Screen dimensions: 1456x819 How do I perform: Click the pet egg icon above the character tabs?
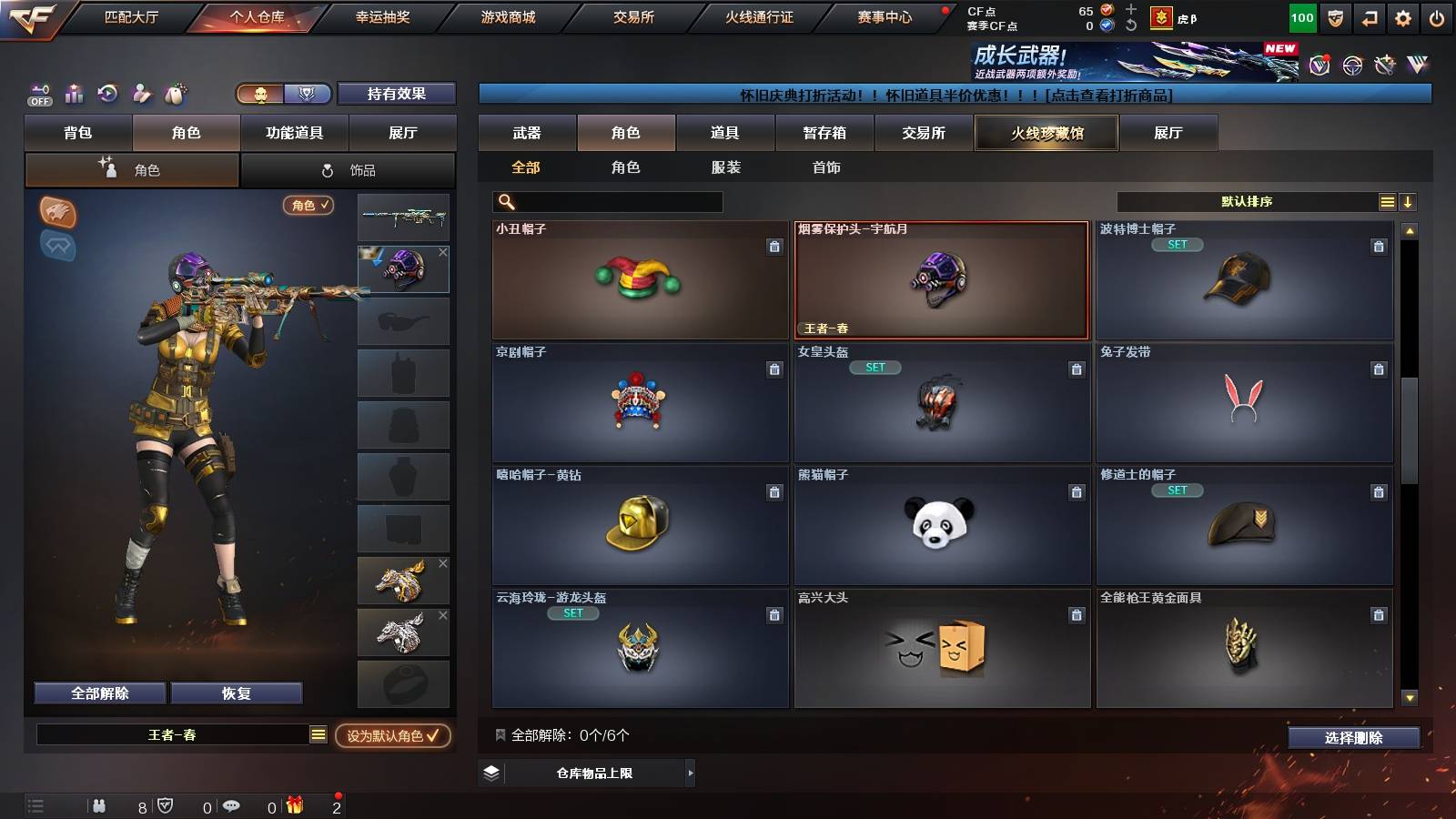point(175,94)
